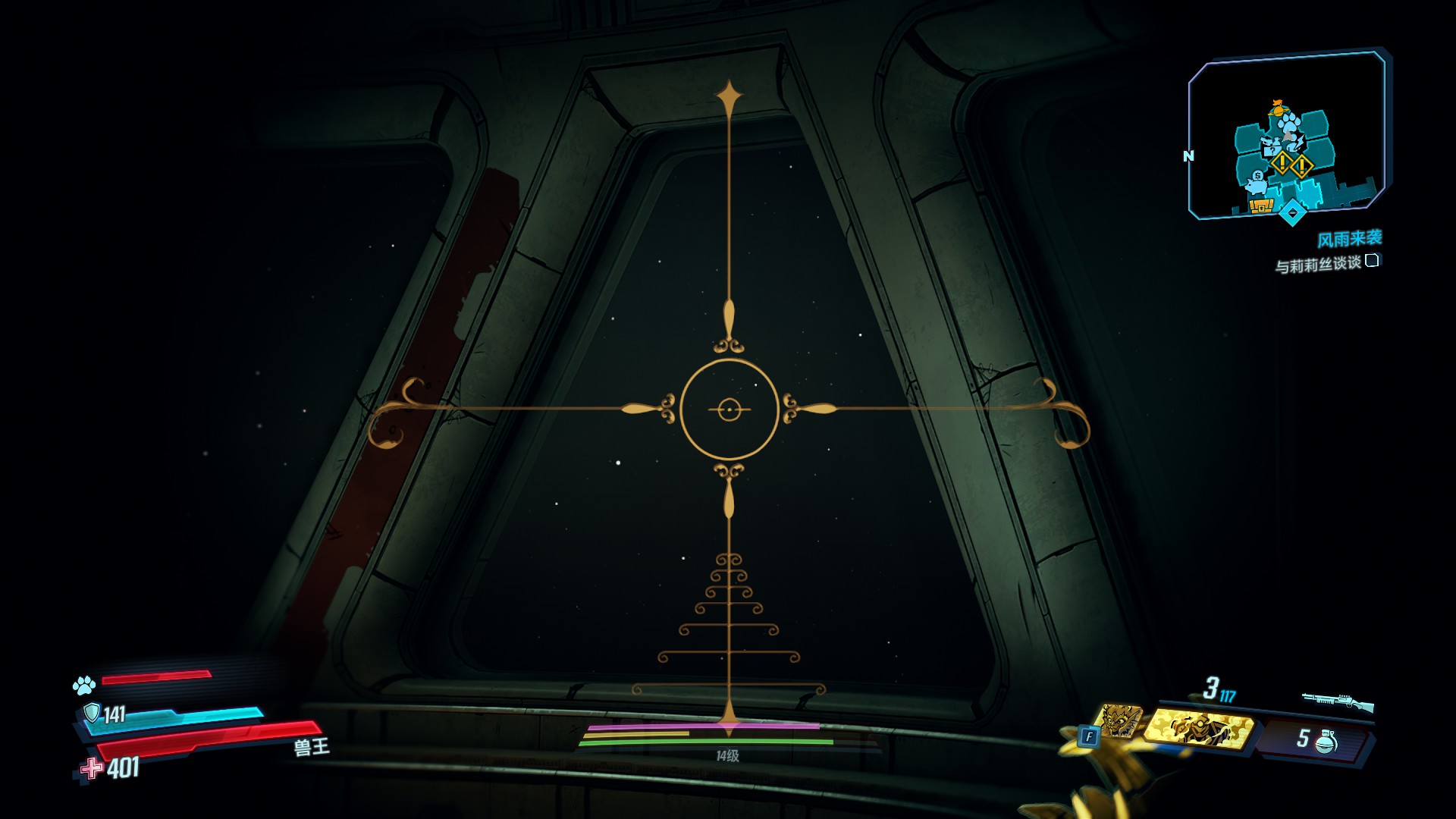
Task: Open the 风雨来袭 mission tracker
Action: pyautogui.click(x=1349, y=240)
